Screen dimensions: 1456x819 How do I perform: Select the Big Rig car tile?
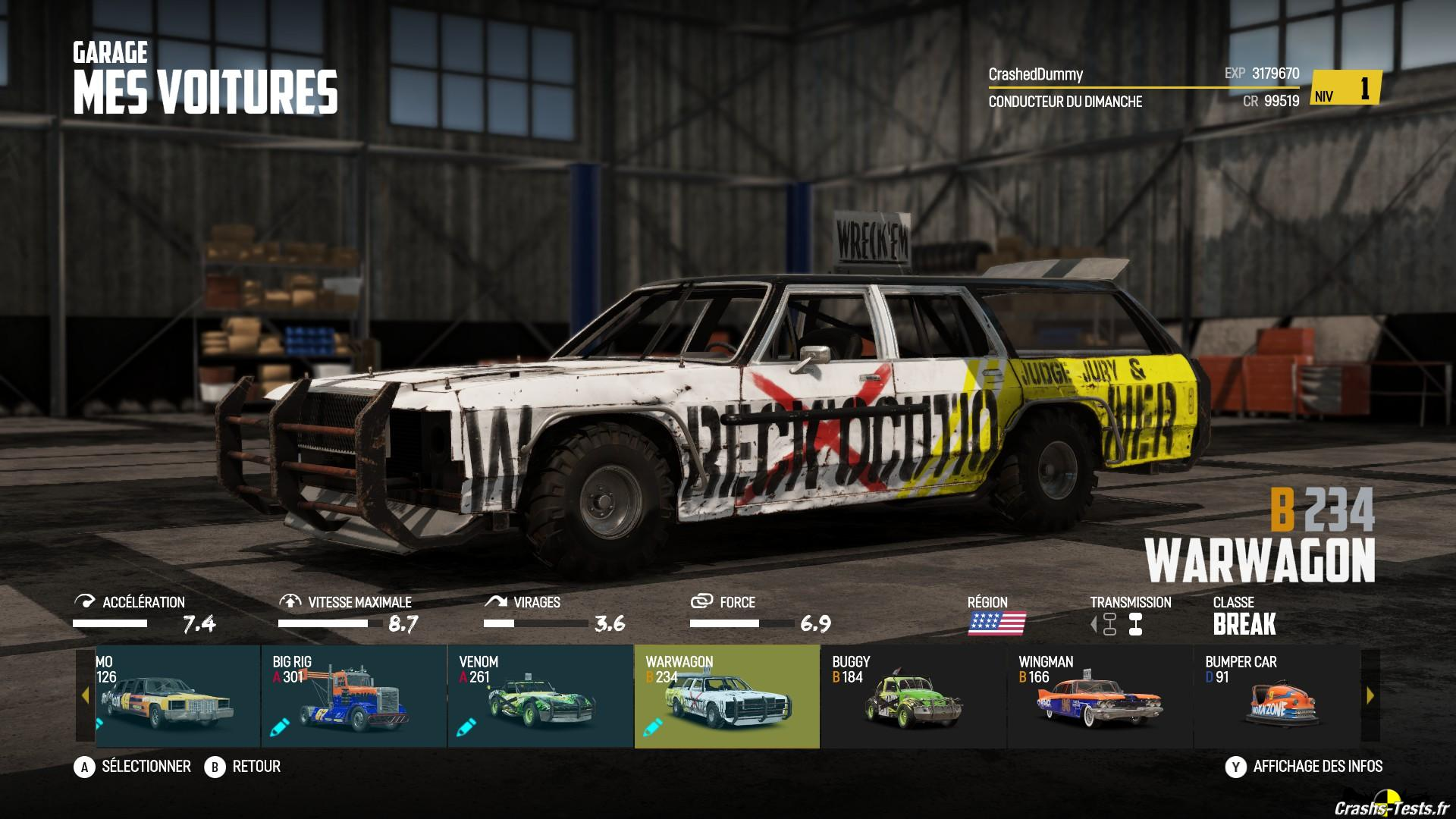(353, 697)
